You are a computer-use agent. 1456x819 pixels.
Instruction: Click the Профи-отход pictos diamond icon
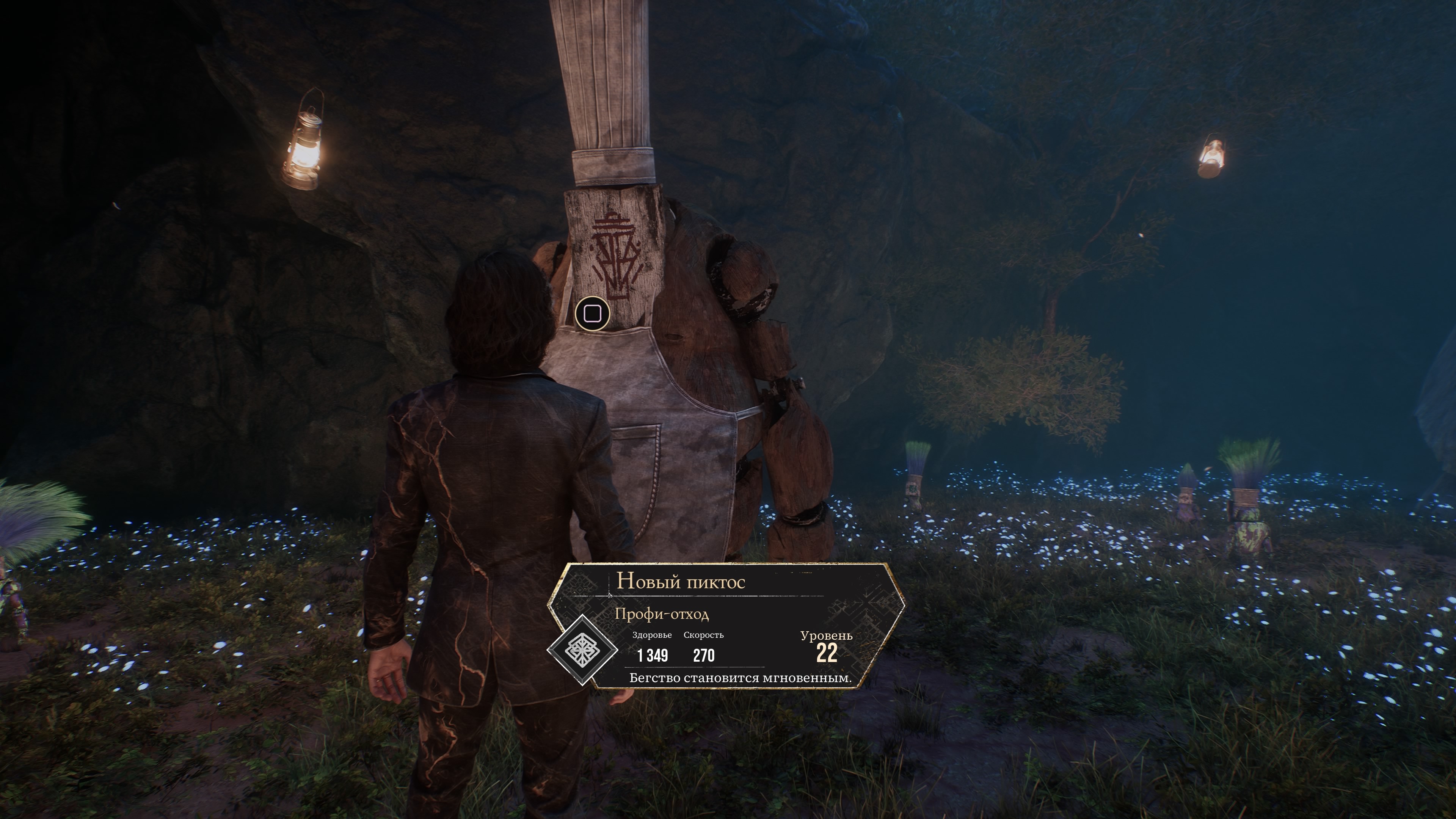click(x=582, y=650)
